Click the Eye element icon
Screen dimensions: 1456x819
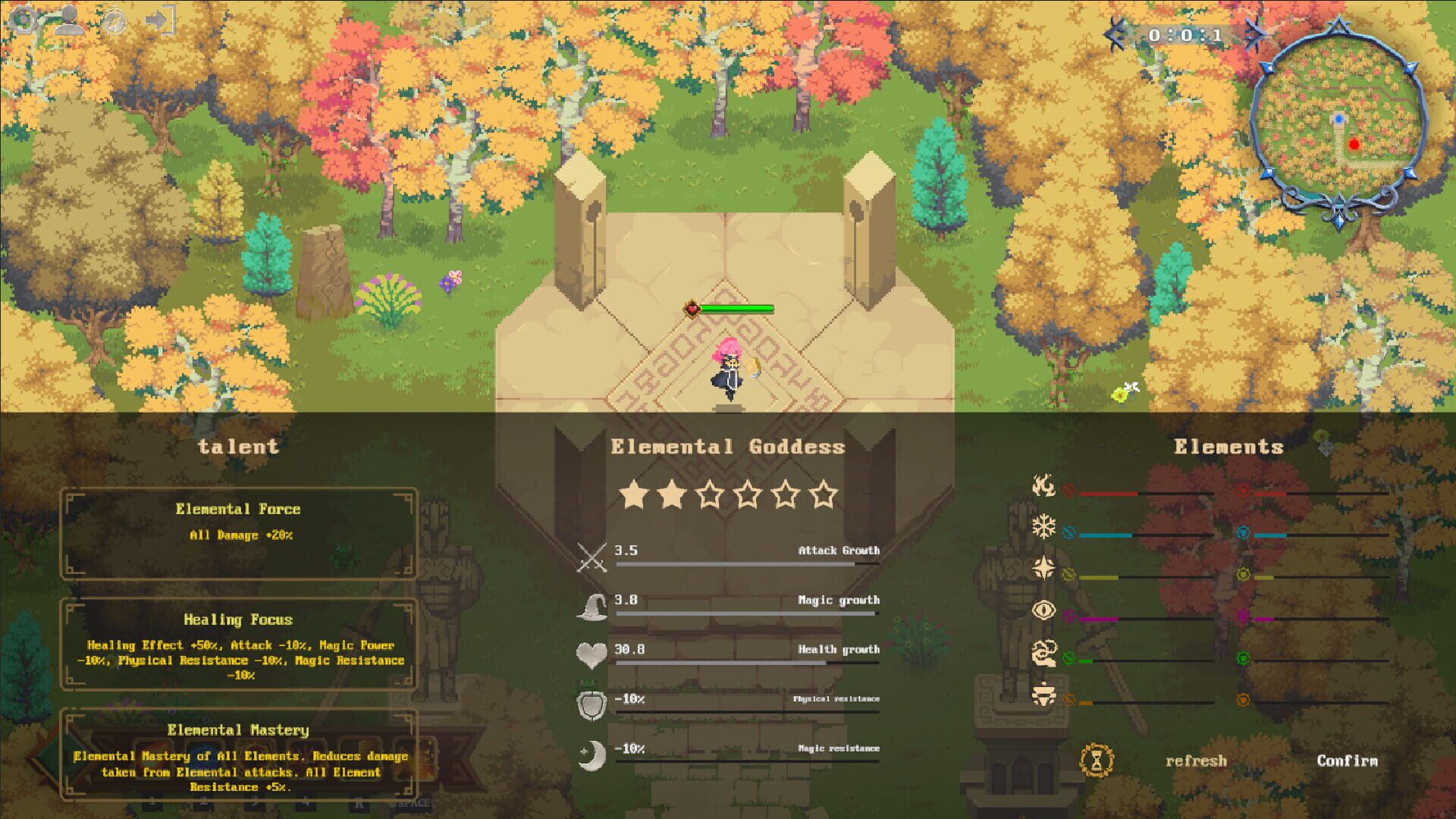click(1044, 610)
